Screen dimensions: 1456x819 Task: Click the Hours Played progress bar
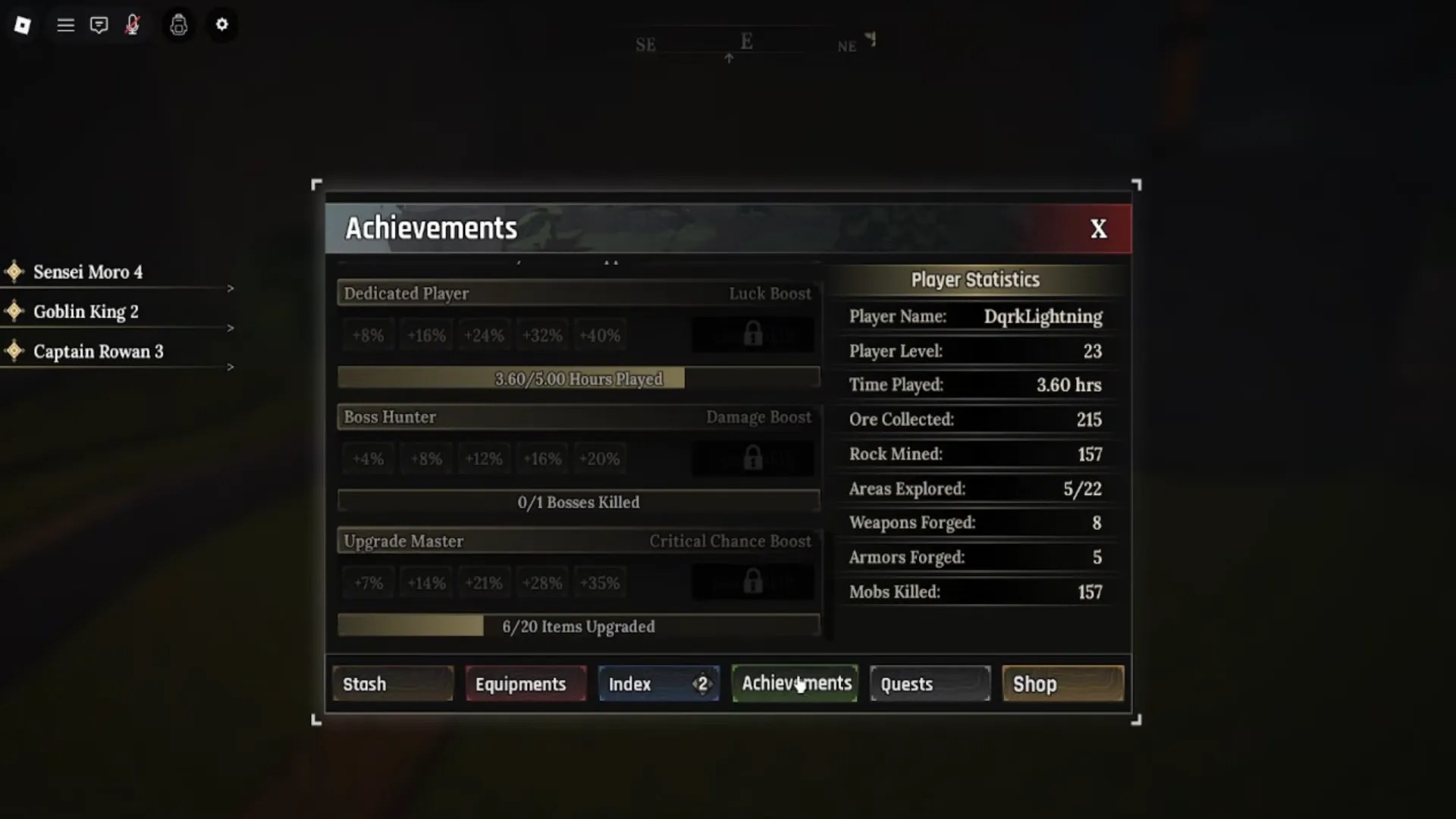(579, 378)
